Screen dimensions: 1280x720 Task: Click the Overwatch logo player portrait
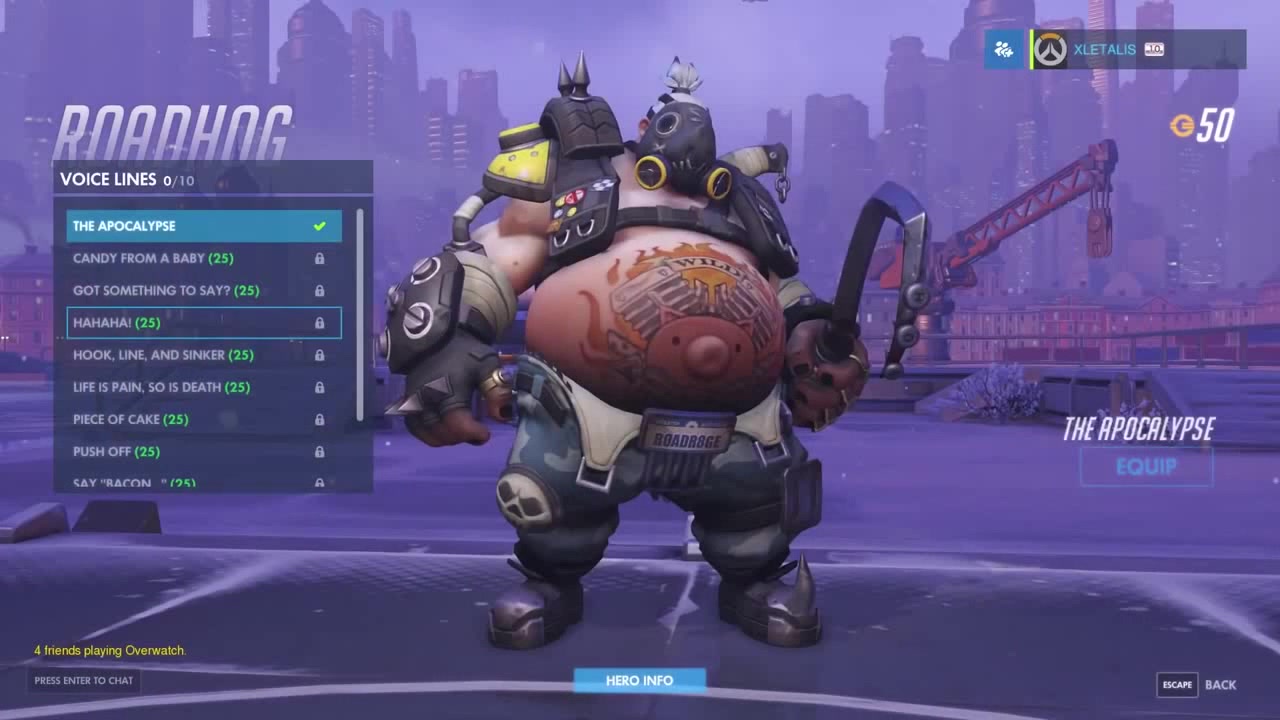click(x=1048, y=48)
